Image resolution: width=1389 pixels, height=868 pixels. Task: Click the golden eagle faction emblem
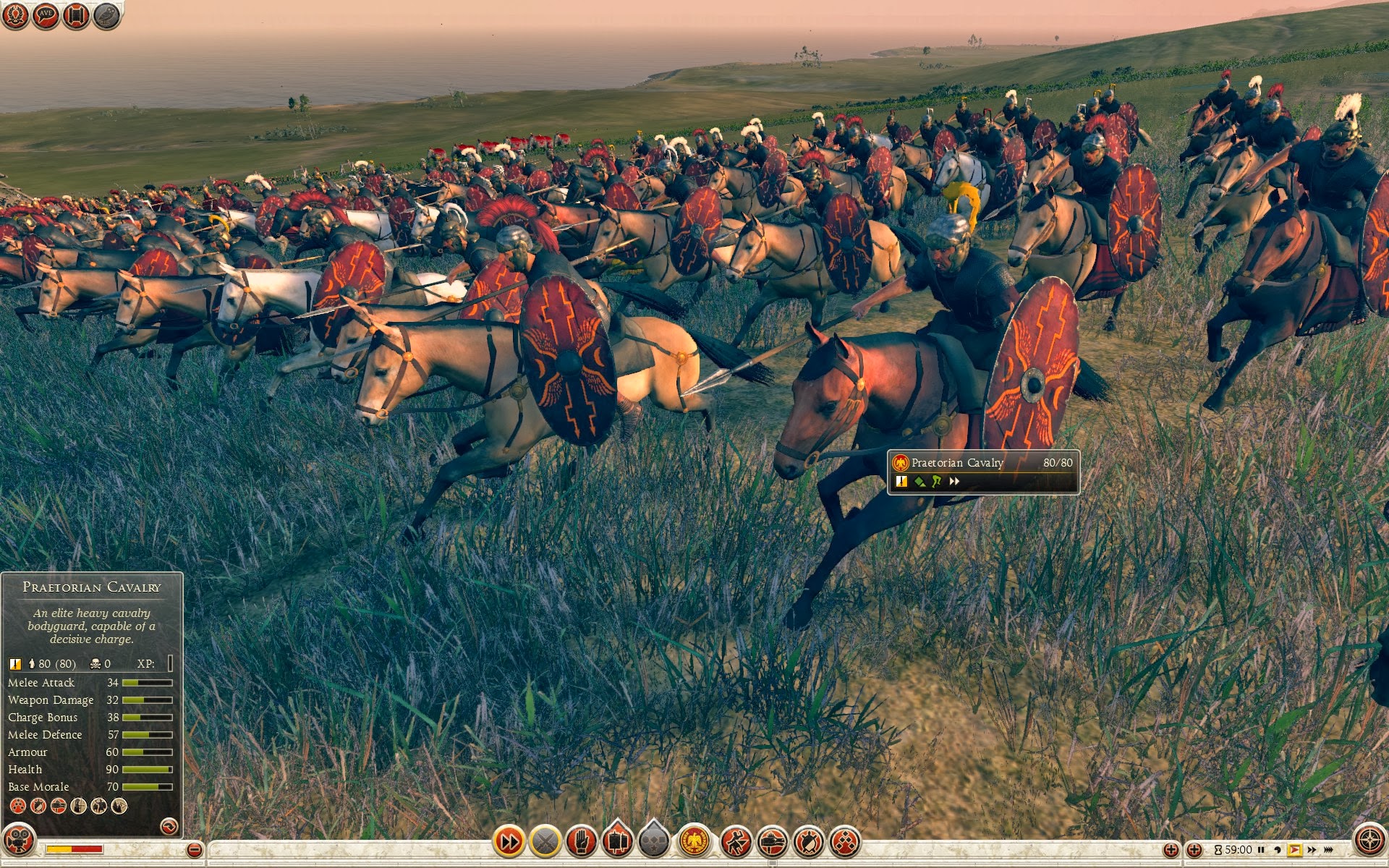pyautogui.click(x=694, y=841)
